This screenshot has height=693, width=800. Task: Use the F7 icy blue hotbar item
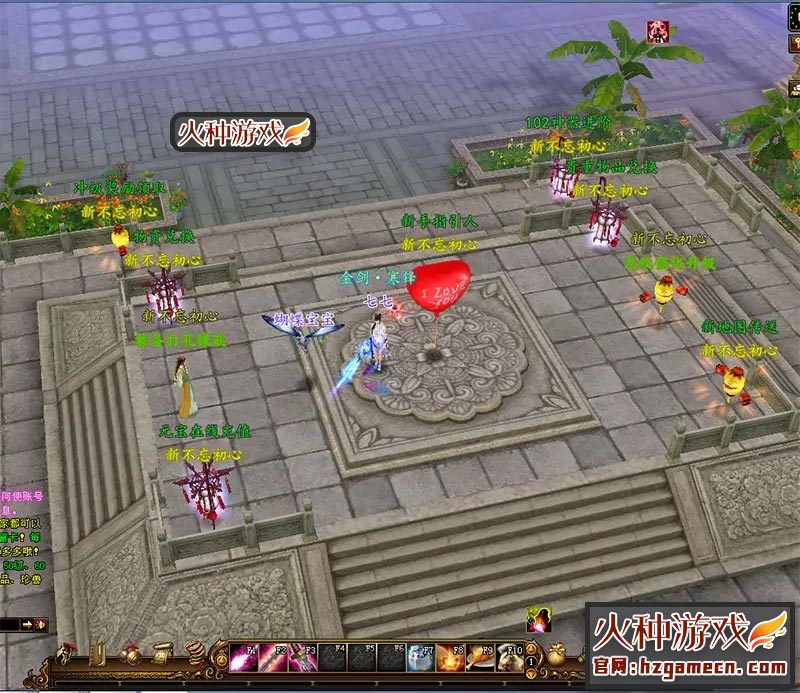(421, 659)
